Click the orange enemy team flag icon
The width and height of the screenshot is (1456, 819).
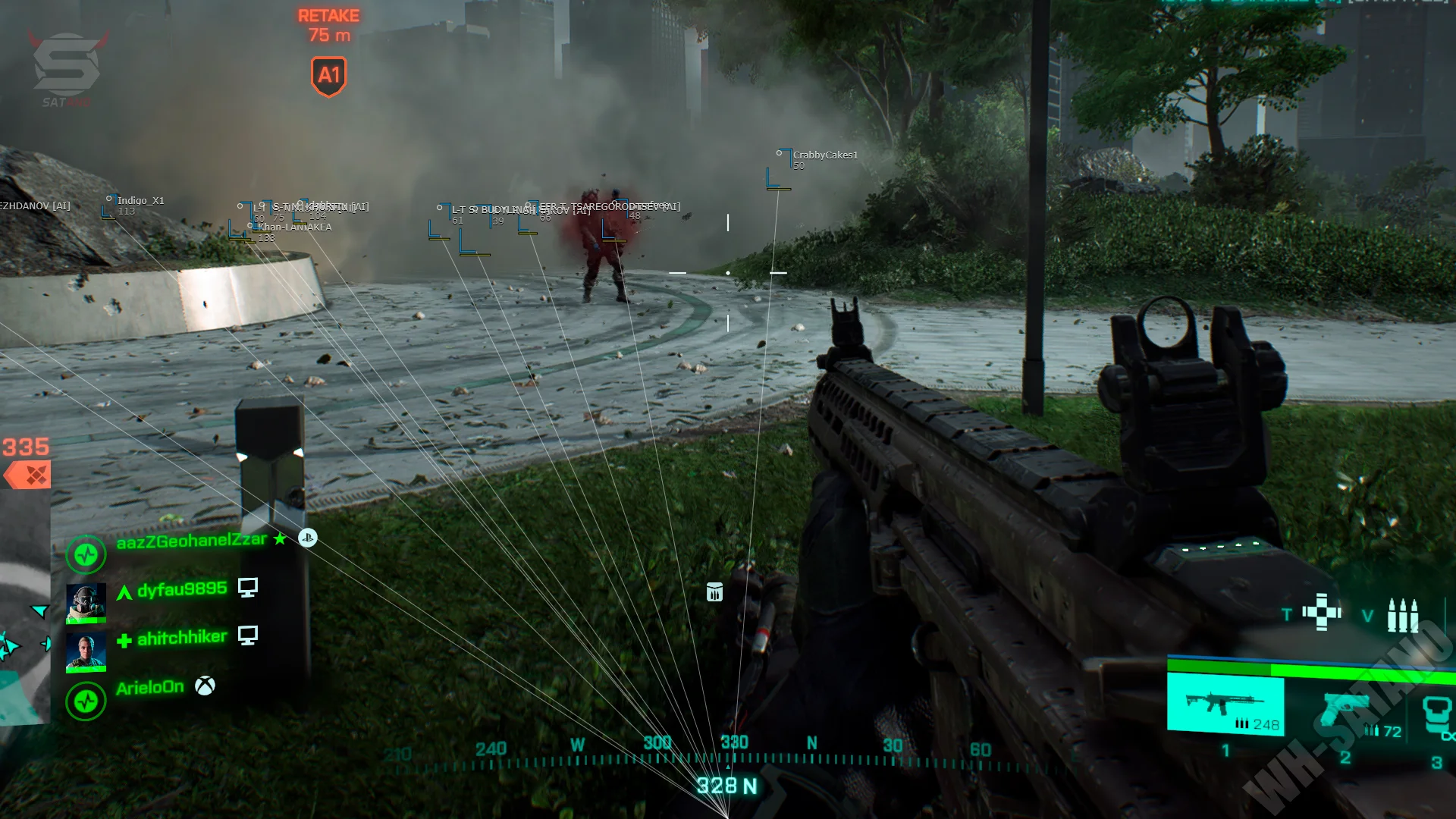click(27, 475)
